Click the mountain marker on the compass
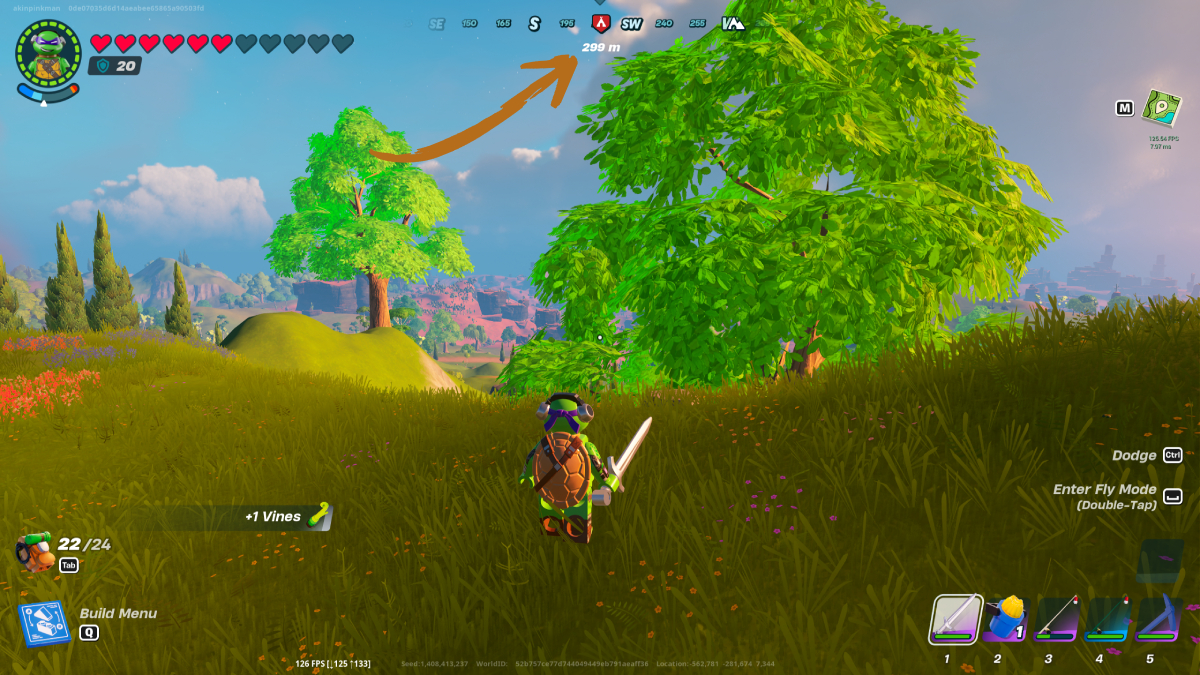The height and width of the screenshot is (675, 1200). [x=732, y=23]
